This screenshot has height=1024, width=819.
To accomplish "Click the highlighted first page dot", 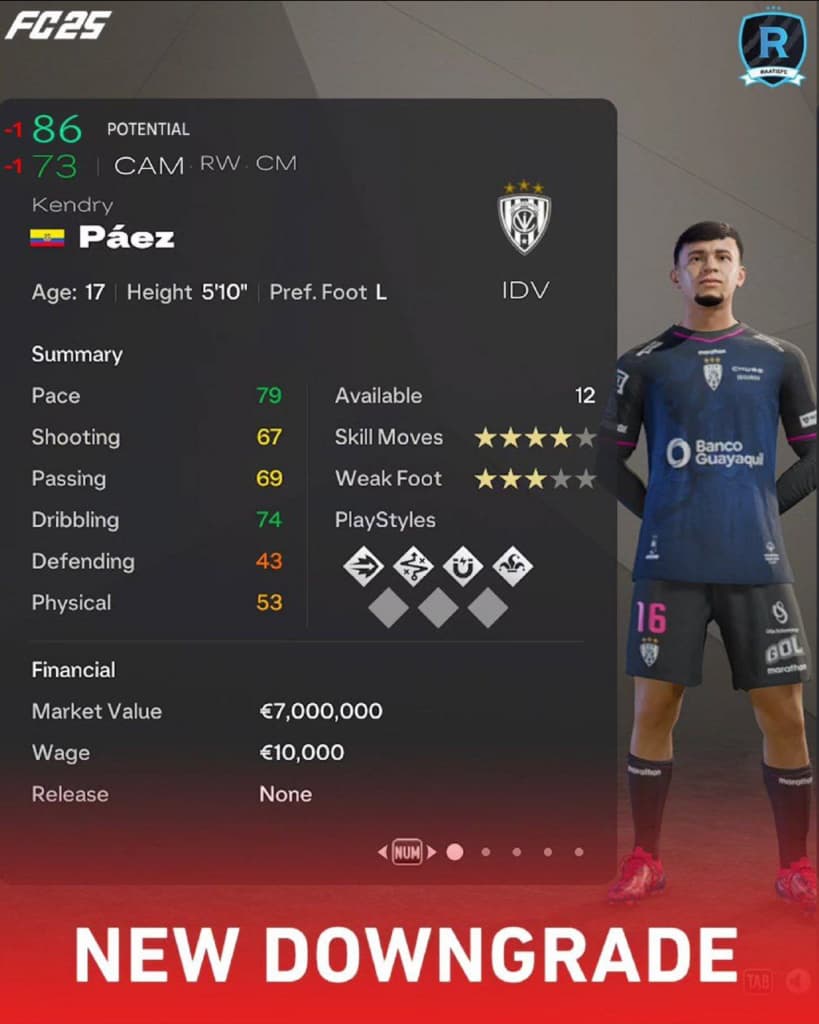I will [x=455, y=852].
